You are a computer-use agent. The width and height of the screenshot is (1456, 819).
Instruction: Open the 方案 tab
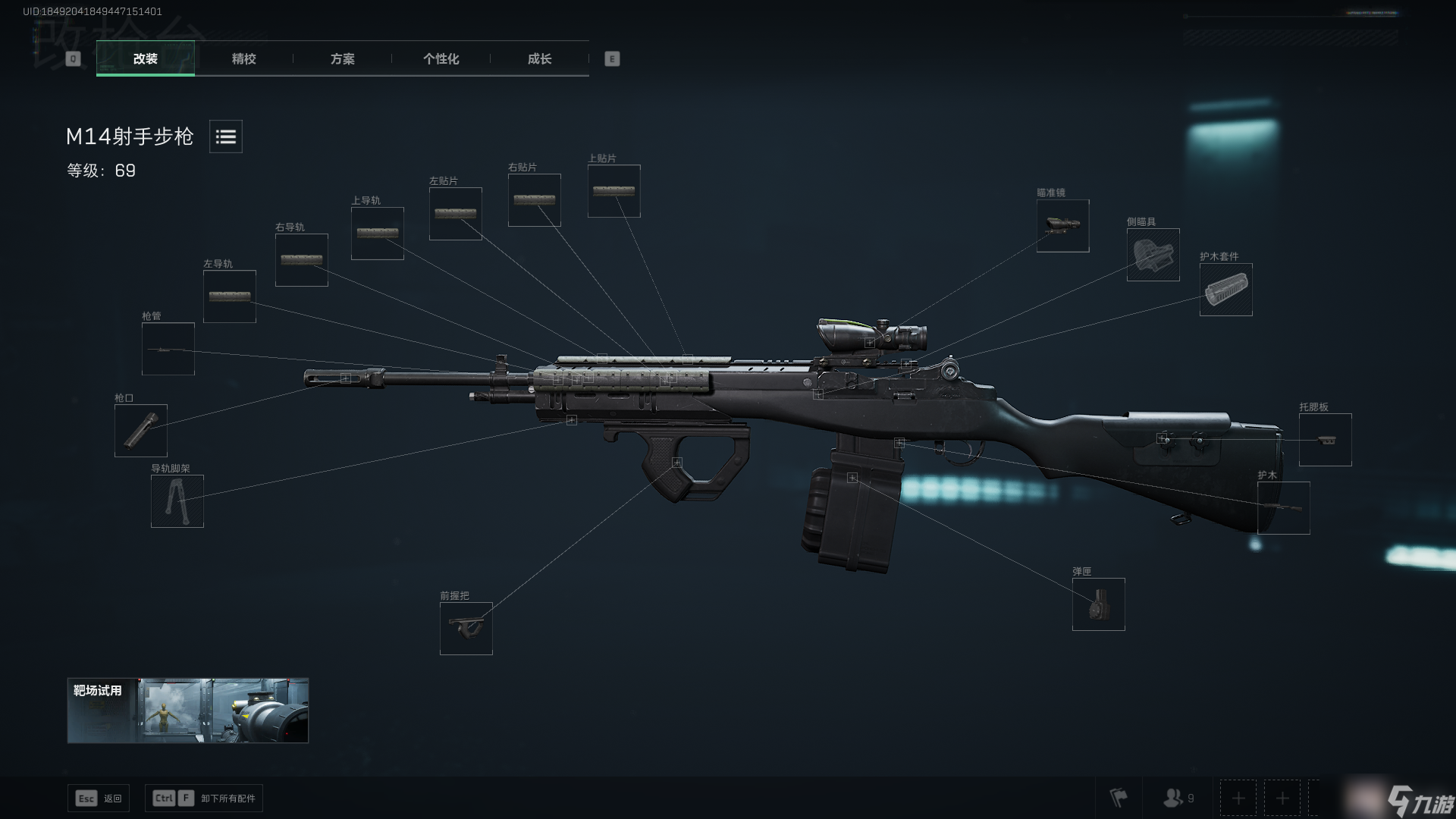(342, 59)
